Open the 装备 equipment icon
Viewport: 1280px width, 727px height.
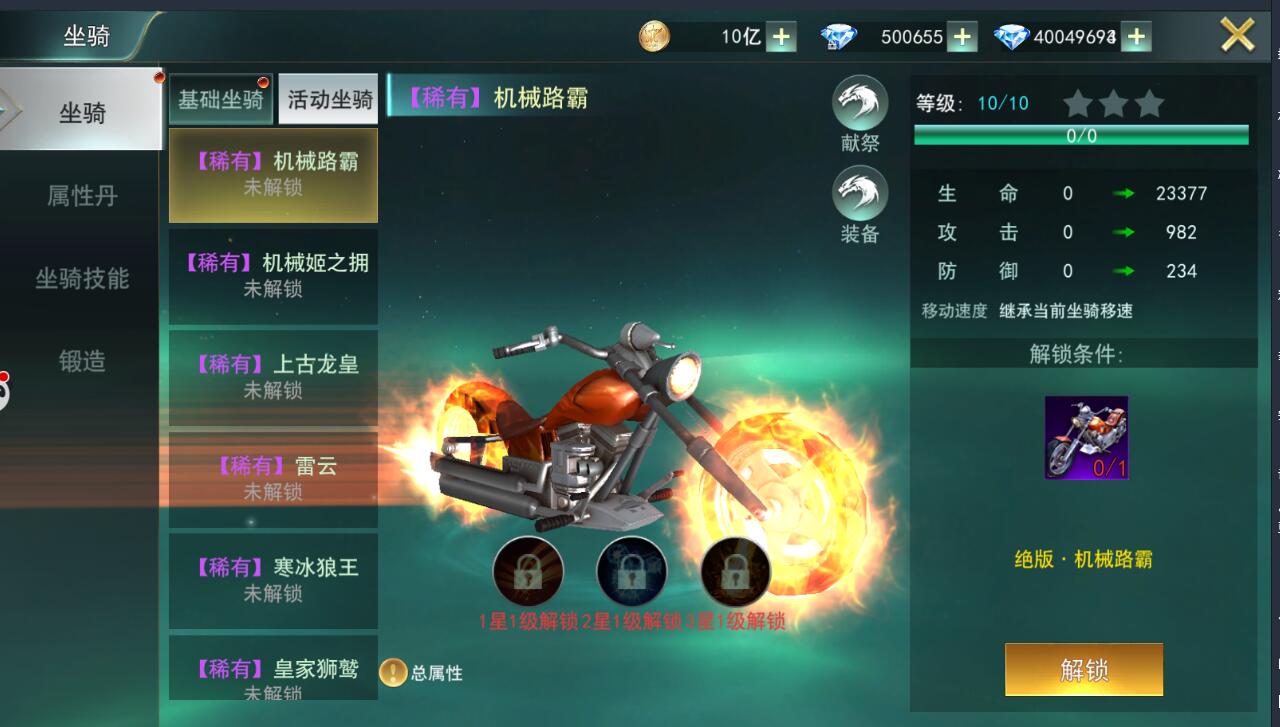tap(860, 193)
